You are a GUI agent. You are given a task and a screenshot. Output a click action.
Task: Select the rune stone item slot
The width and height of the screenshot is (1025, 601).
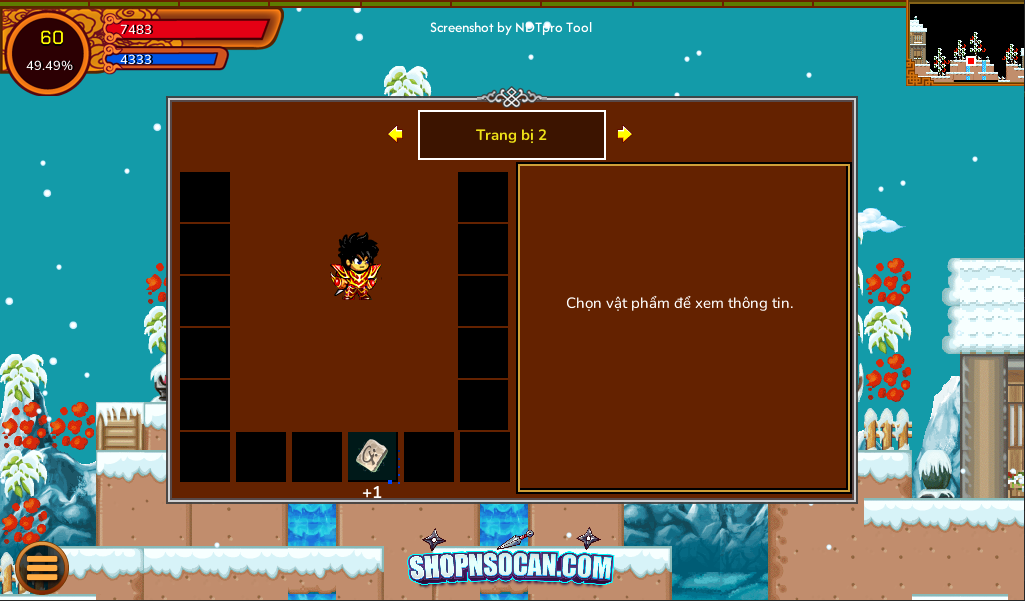coord(372,457)
